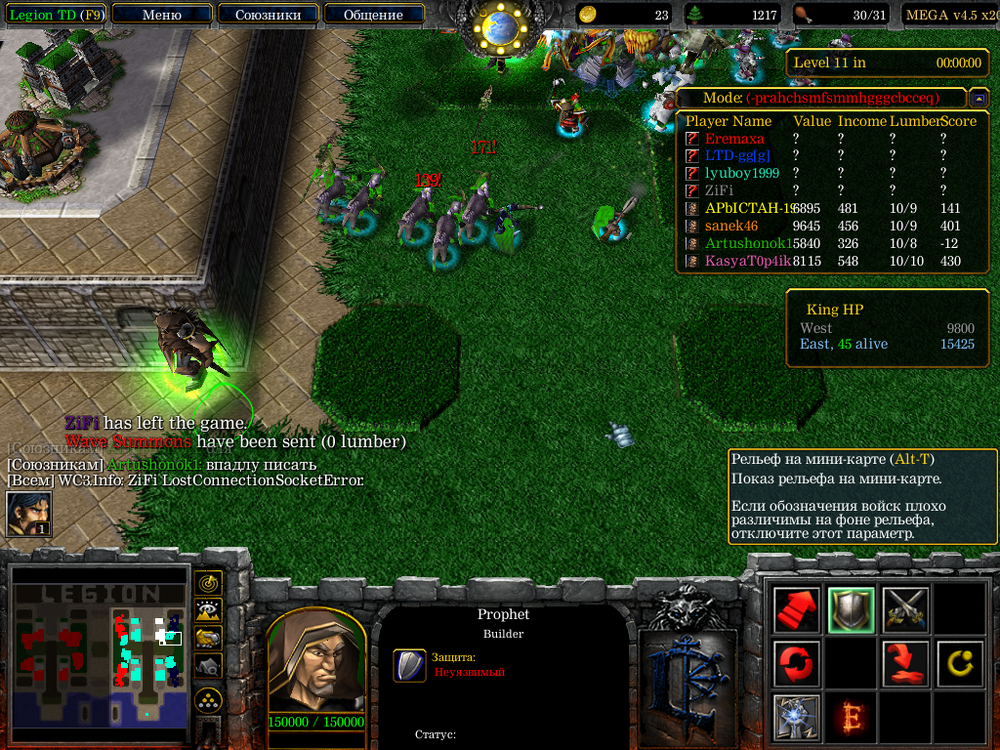Select the highlighted shield command

pos(851,609)
